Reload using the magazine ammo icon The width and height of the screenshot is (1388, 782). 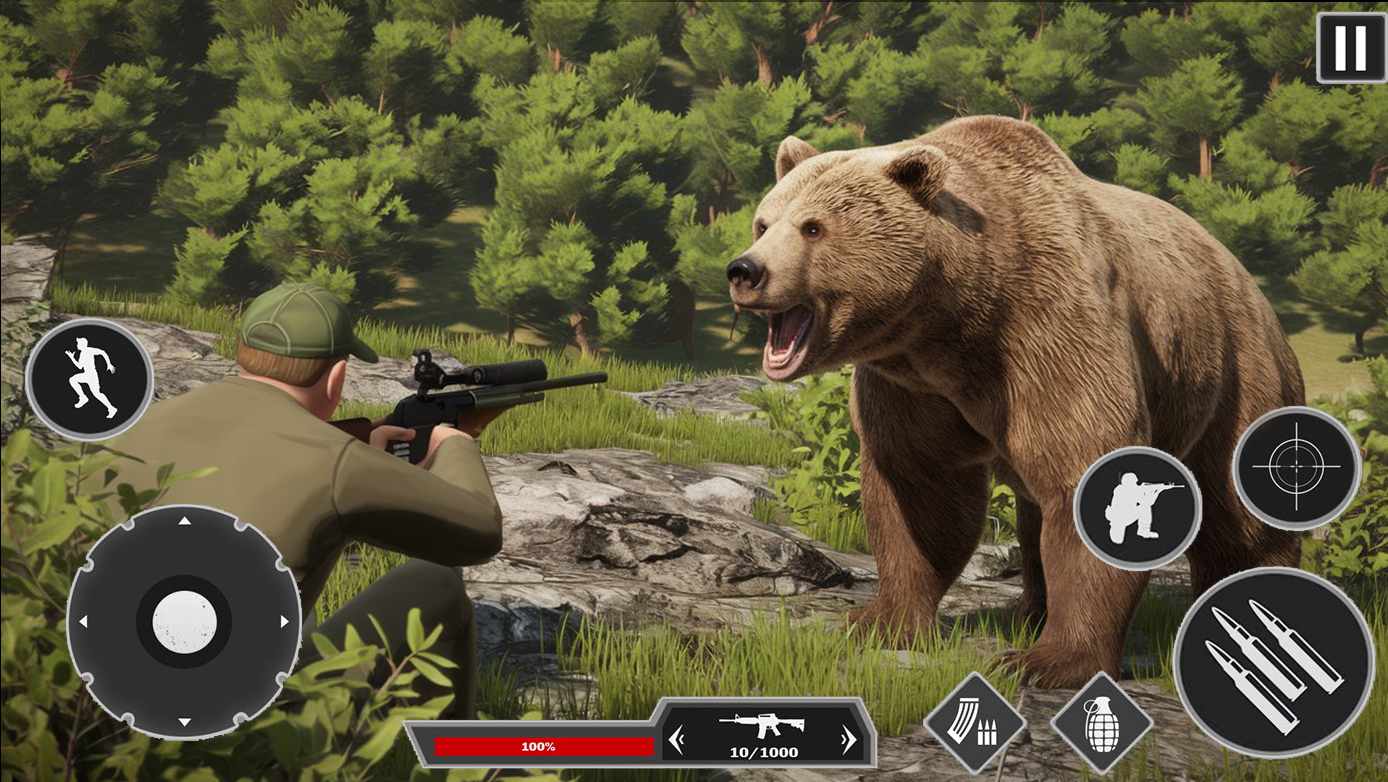[974, 722]
